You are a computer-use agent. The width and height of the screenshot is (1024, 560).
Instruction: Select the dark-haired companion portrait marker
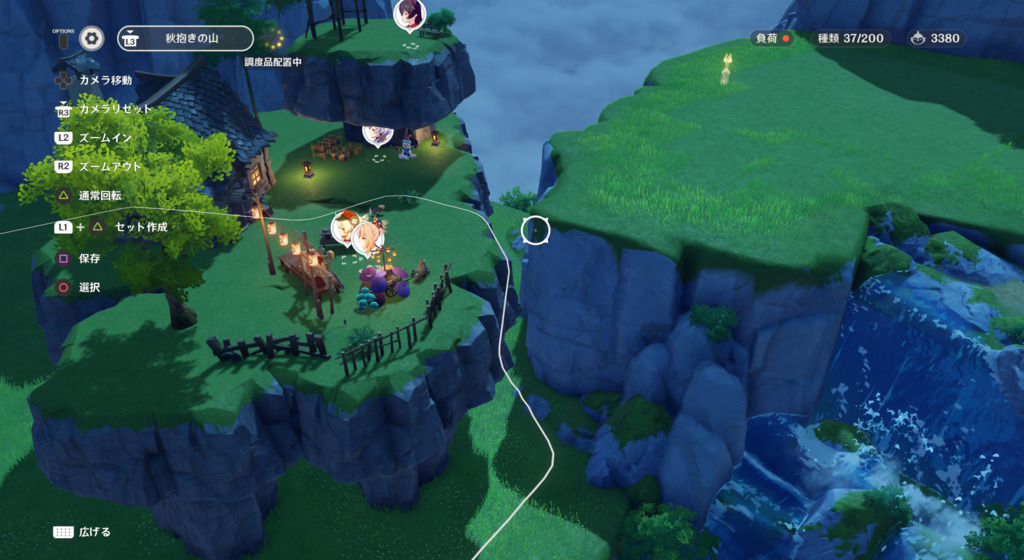408,14
